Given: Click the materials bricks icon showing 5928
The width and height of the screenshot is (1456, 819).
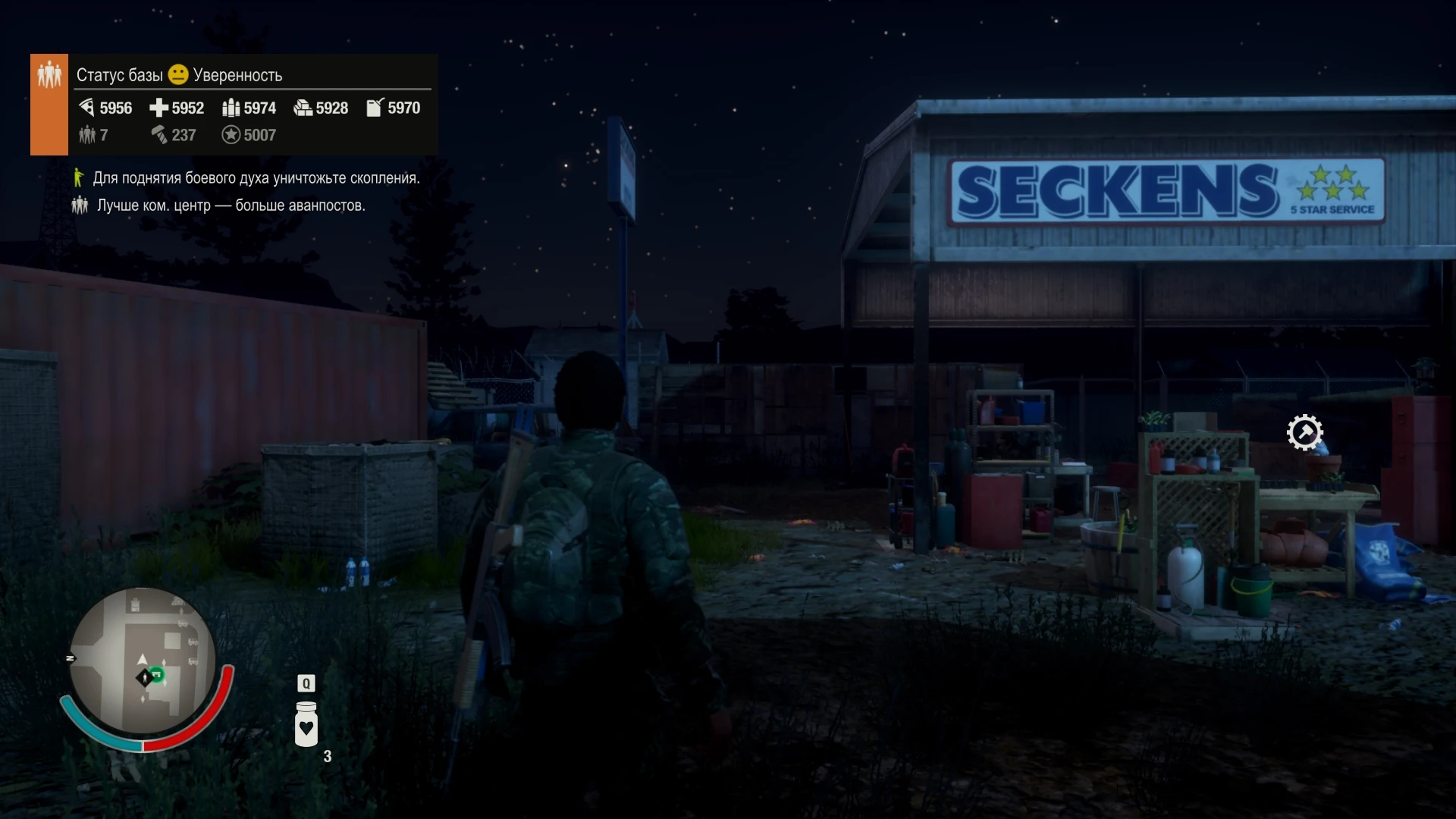Looking at the screenshot, I should (302, 108).
